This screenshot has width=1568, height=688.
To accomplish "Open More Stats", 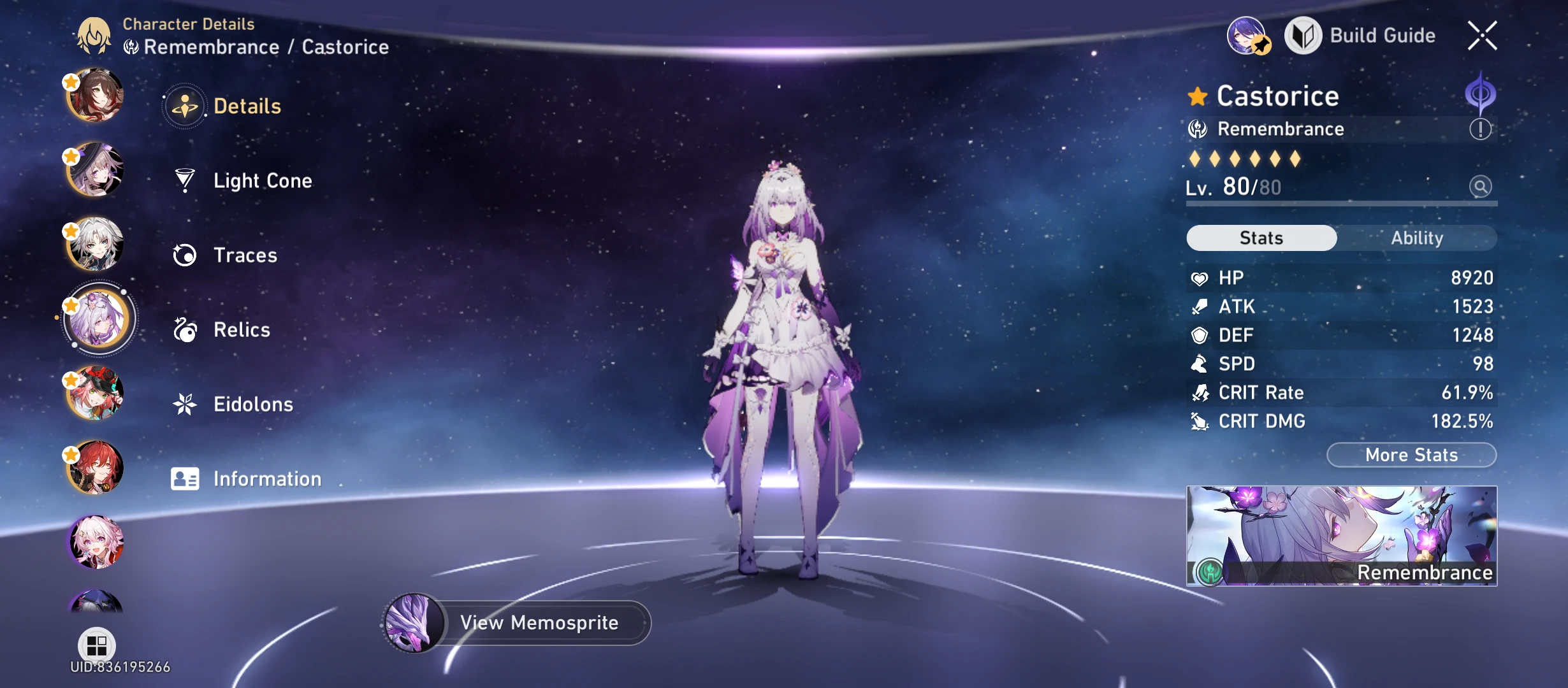I will pos(1411,454).
